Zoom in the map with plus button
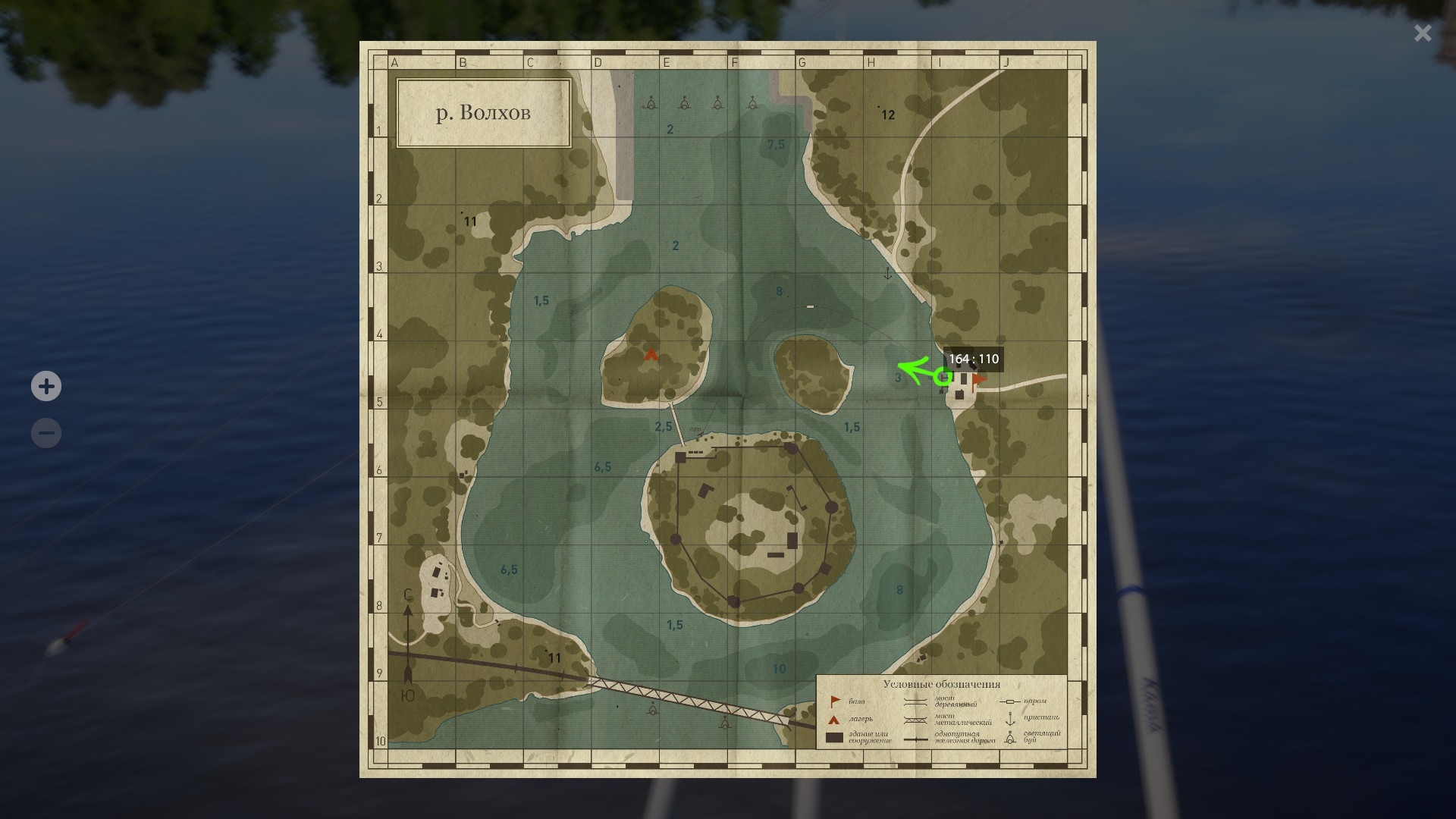This screenshot has width=1456, height=819. tap(46, 386)
